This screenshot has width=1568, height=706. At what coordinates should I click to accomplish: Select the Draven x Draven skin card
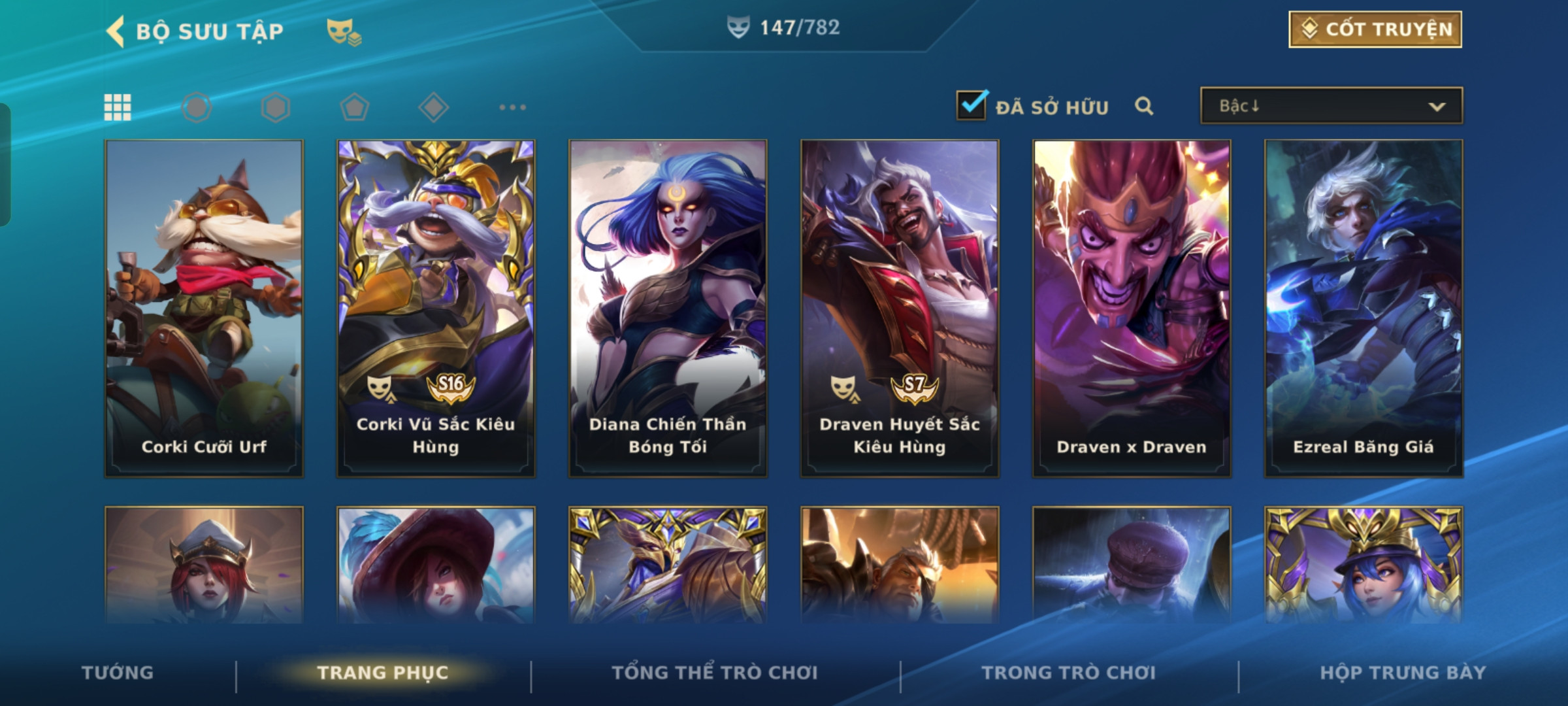tap(1132, 307)
